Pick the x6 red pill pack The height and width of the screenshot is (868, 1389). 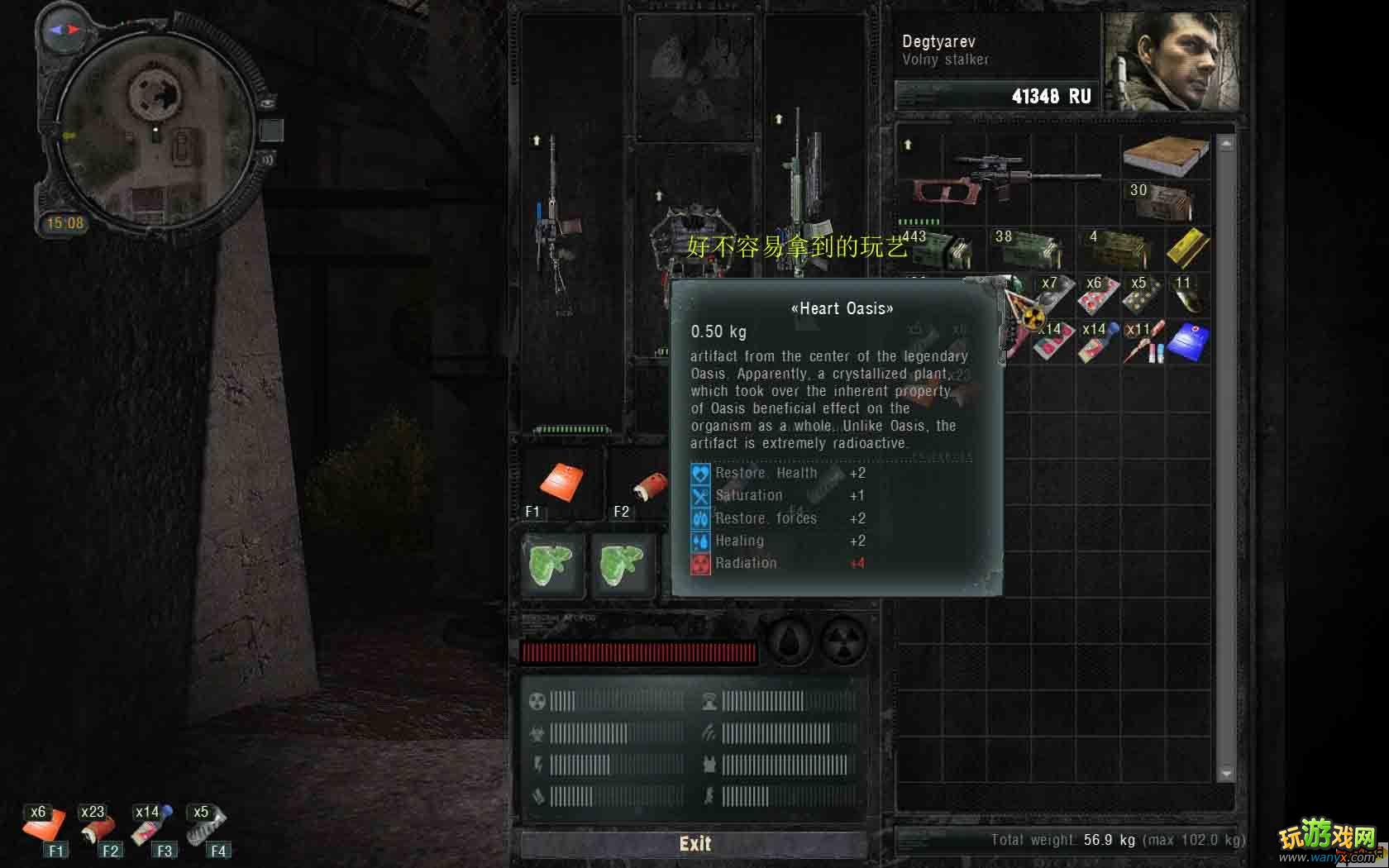1098,296
